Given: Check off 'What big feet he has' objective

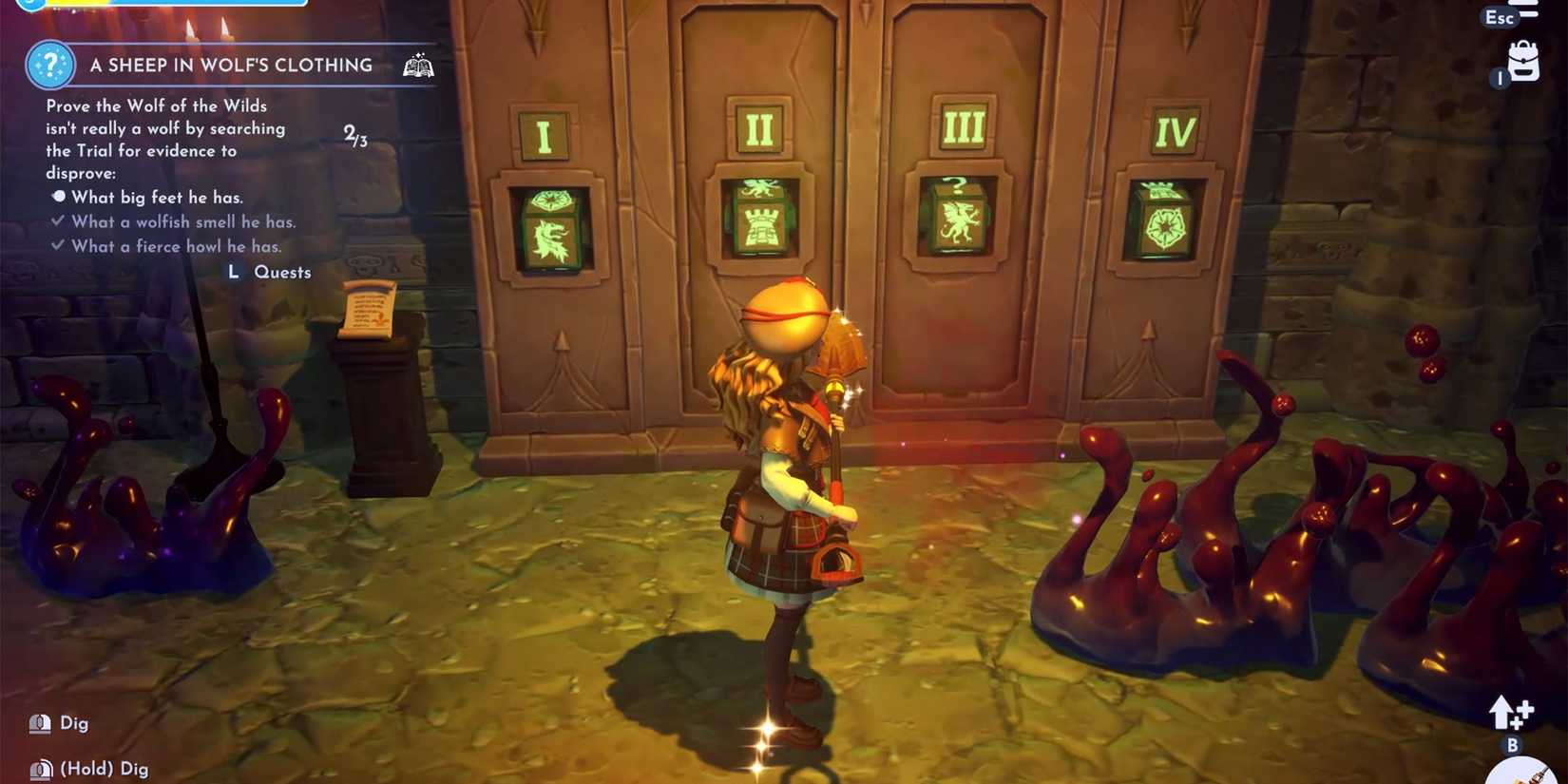Looking at the screenshot, I should (60, 198).
